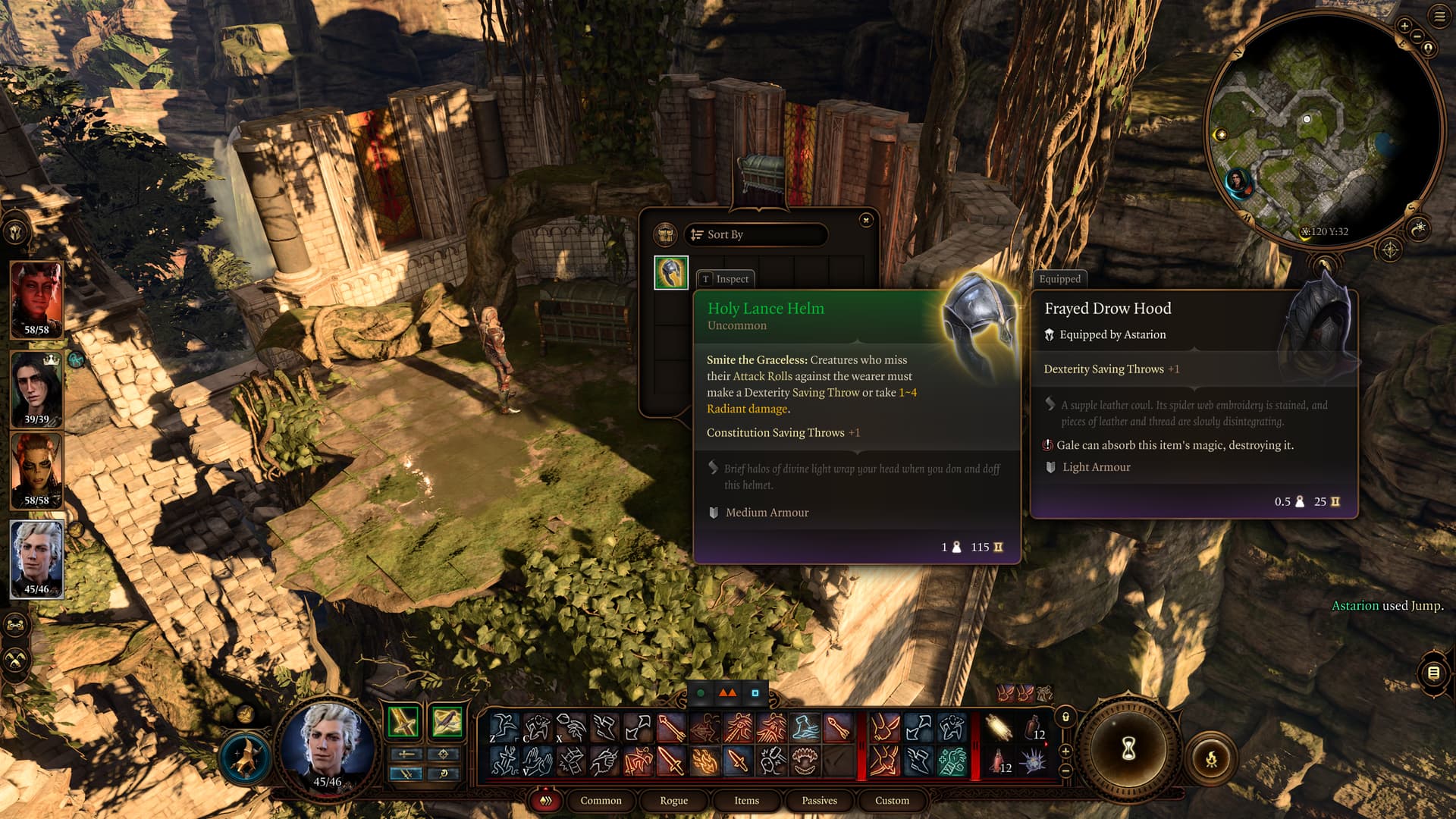
Task: Select the Custom hotbar tab
Action: click(x=892, y=800)
